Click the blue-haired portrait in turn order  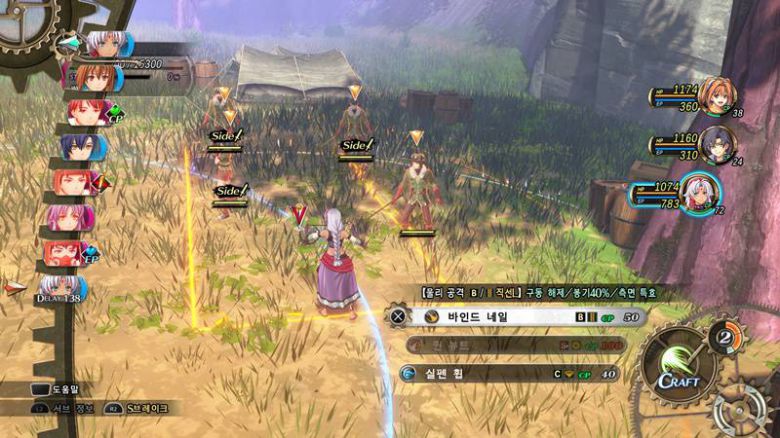click(x=76, y=147)
